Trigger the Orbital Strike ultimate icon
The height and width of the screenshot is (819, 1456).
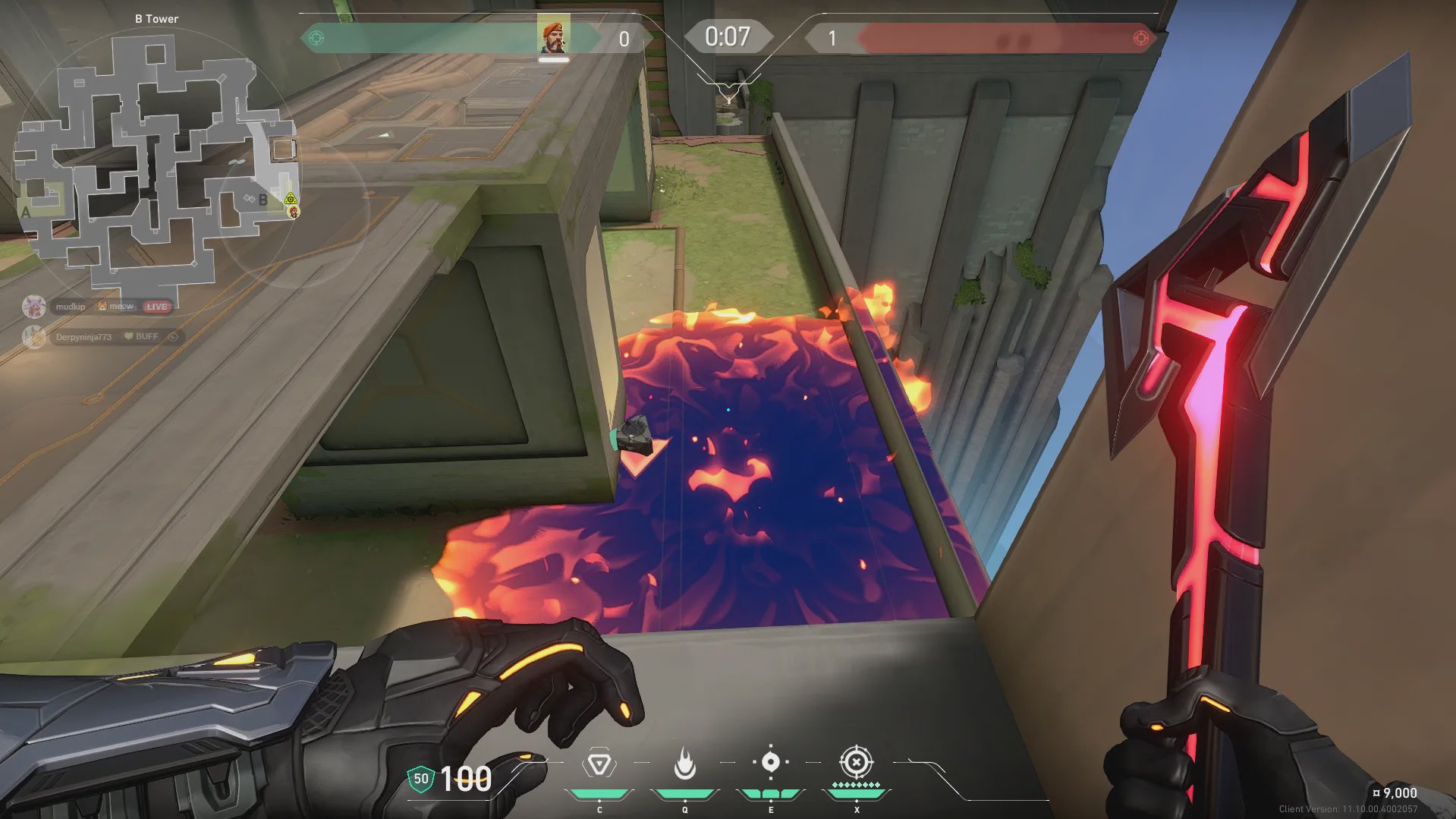(856, 761)
